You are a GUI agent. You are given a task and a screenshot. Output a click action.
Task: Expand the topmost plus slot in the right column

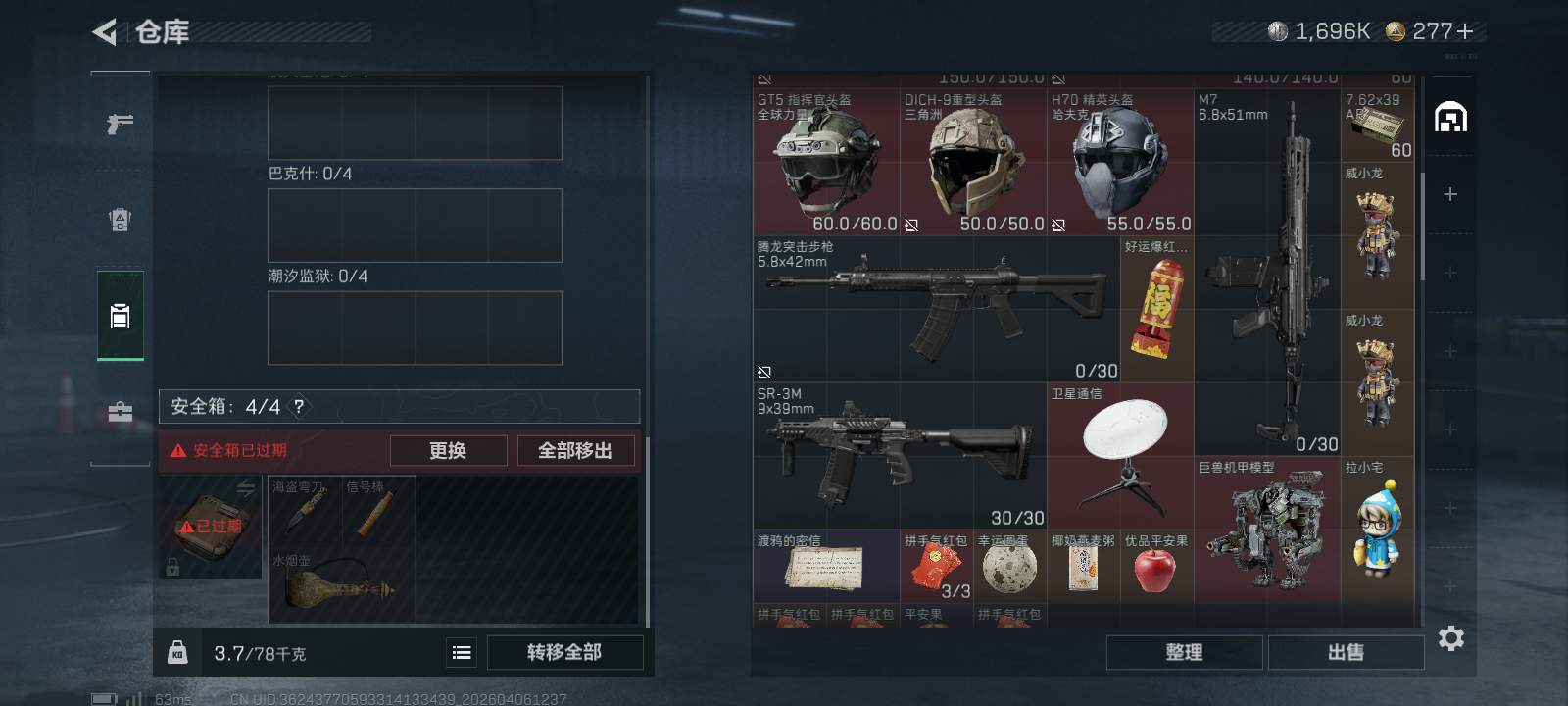1448,194
